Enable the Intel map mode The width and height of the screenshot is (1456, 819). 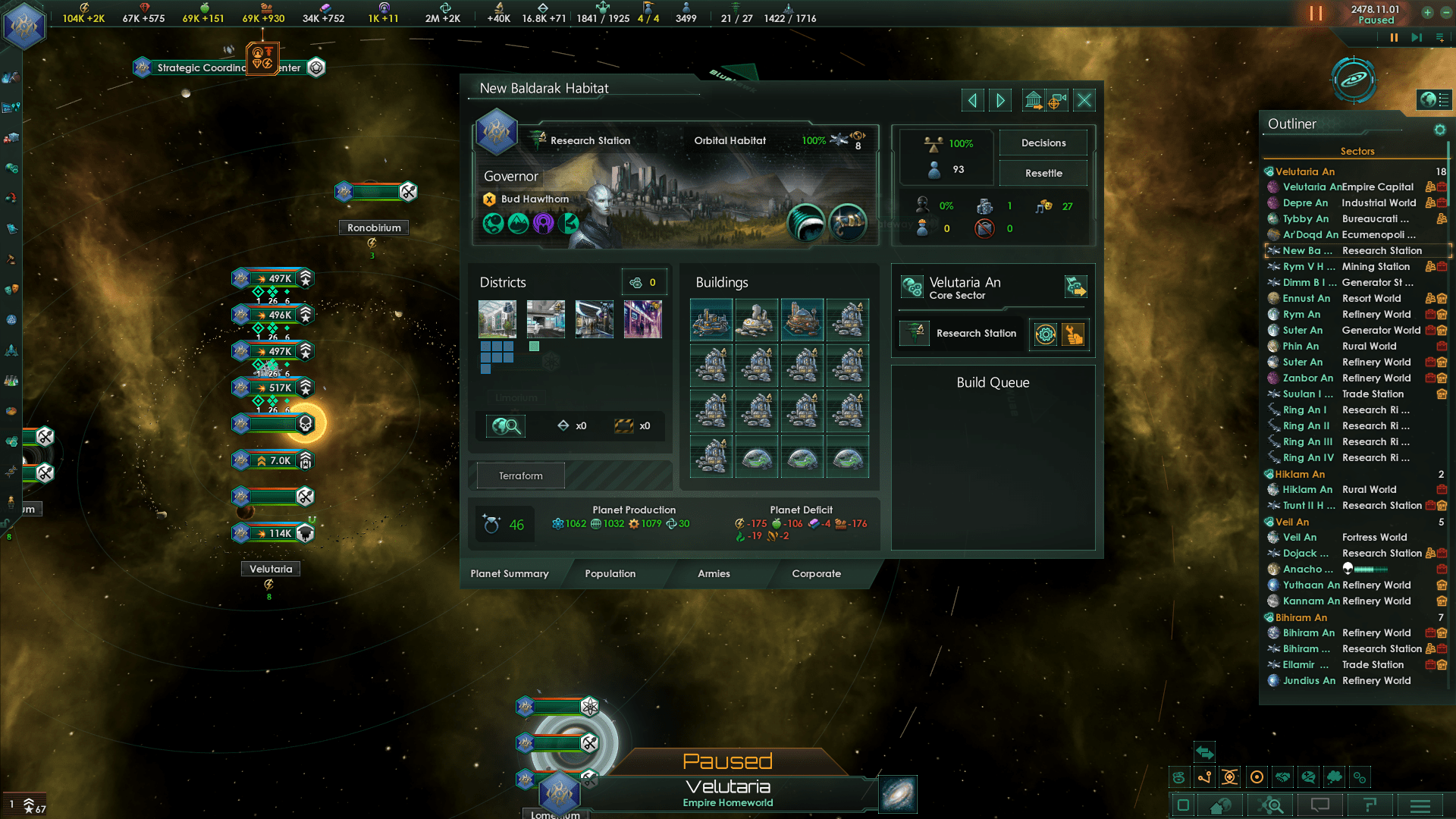pyautogui.click(x=1334, y=777)
